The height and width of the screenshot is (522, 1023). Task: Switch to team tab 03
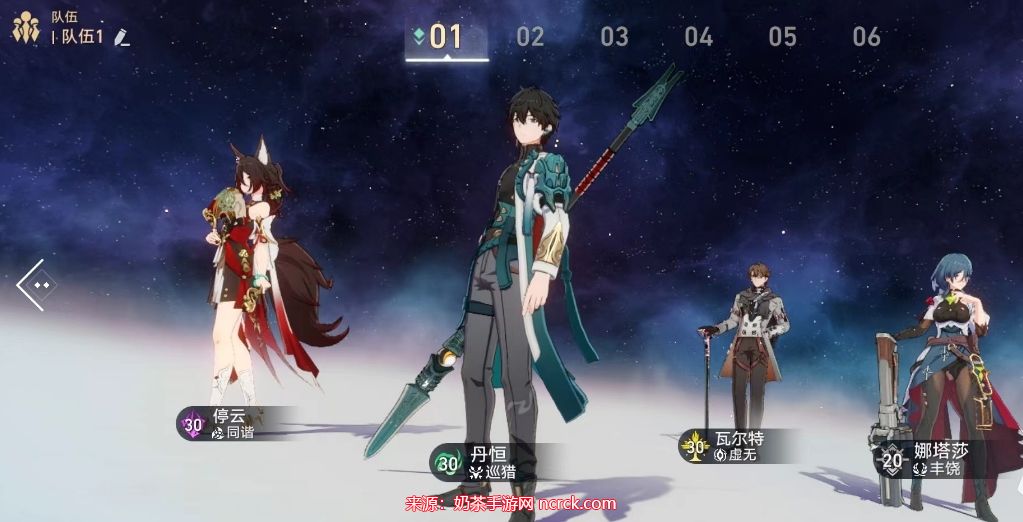tap(614, 38)
